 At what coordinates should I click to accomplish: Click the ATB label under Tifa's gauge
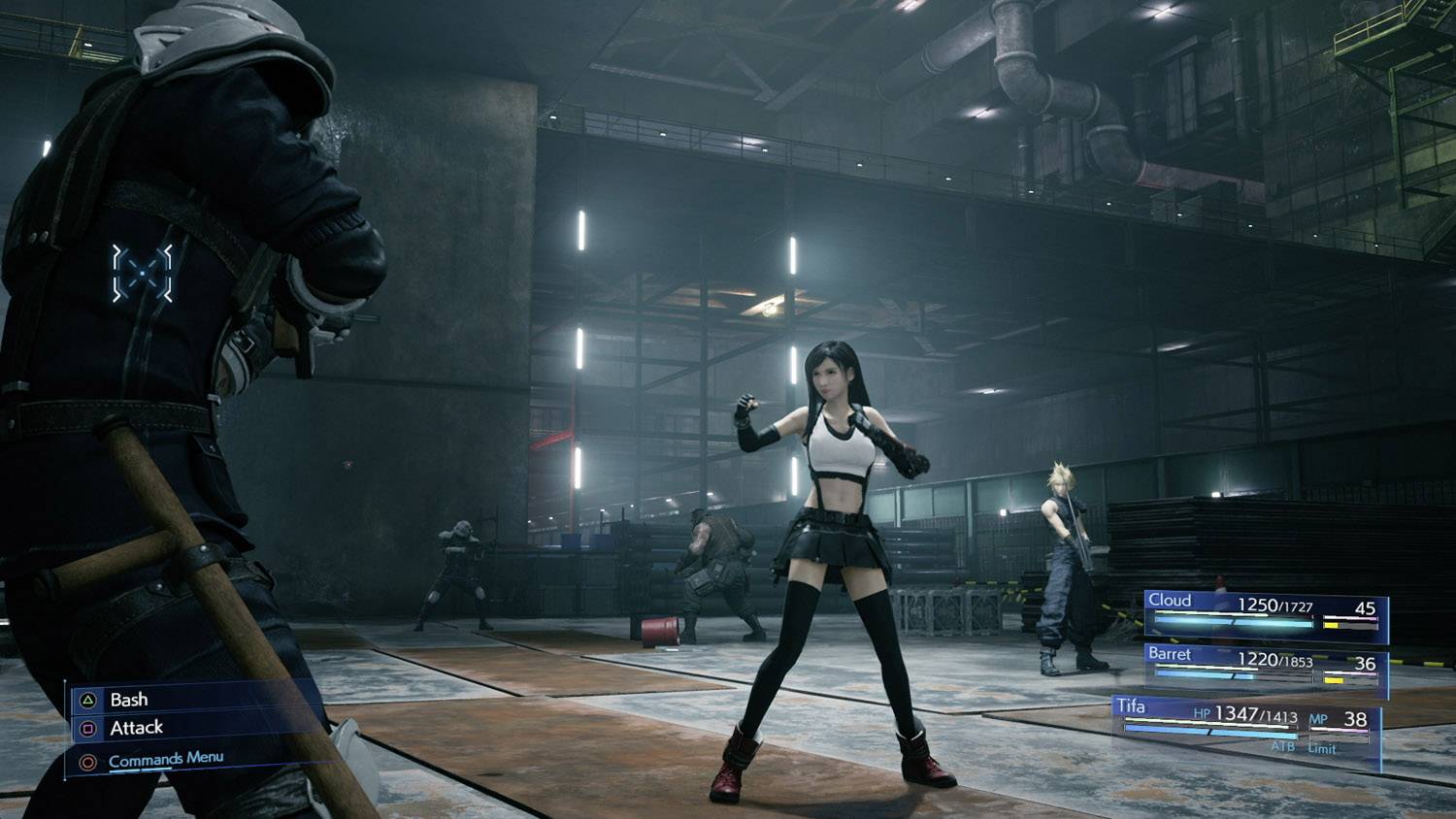click(1282, 747)
